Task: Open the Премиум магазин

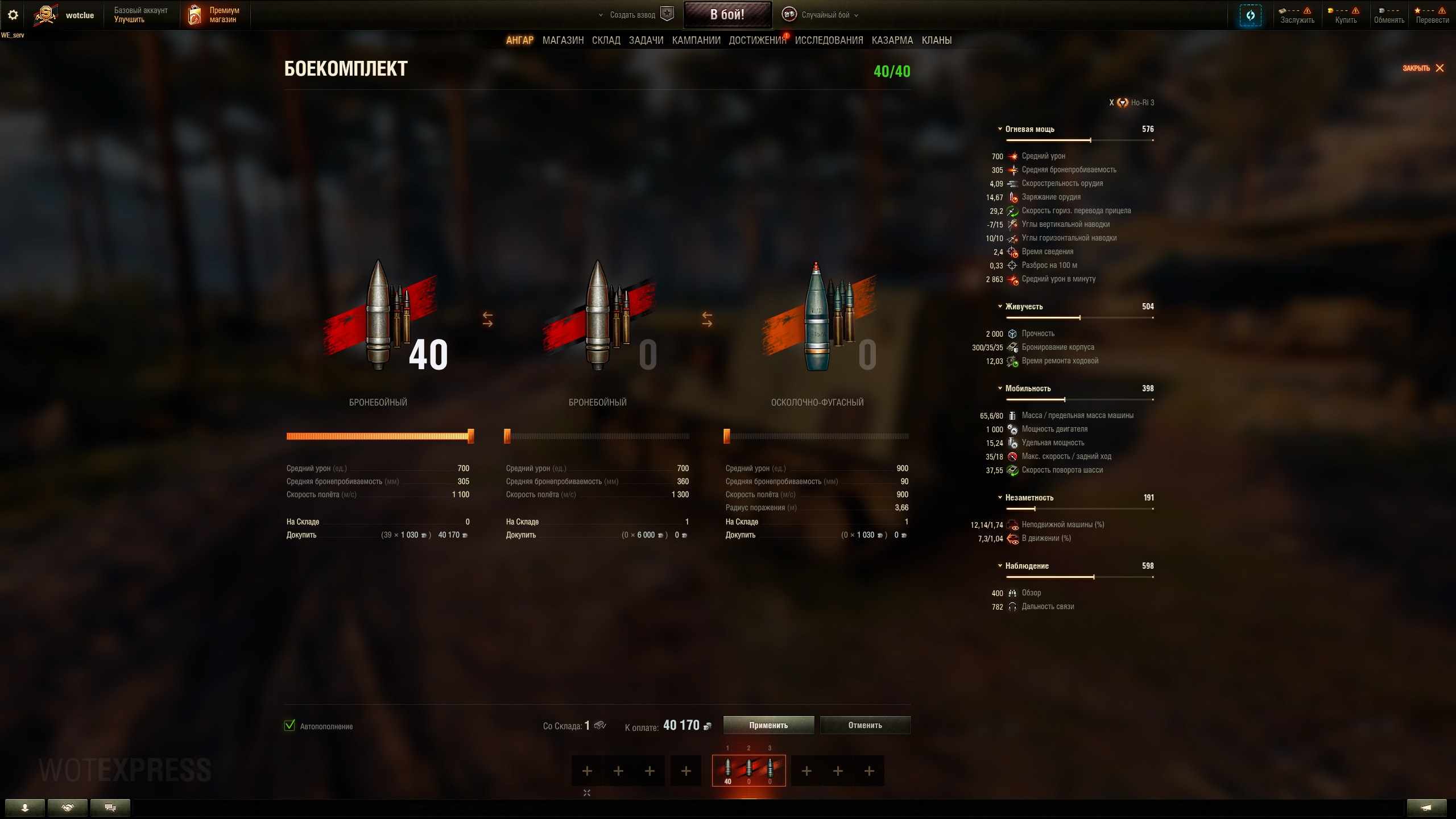Action: click(214, 15)
